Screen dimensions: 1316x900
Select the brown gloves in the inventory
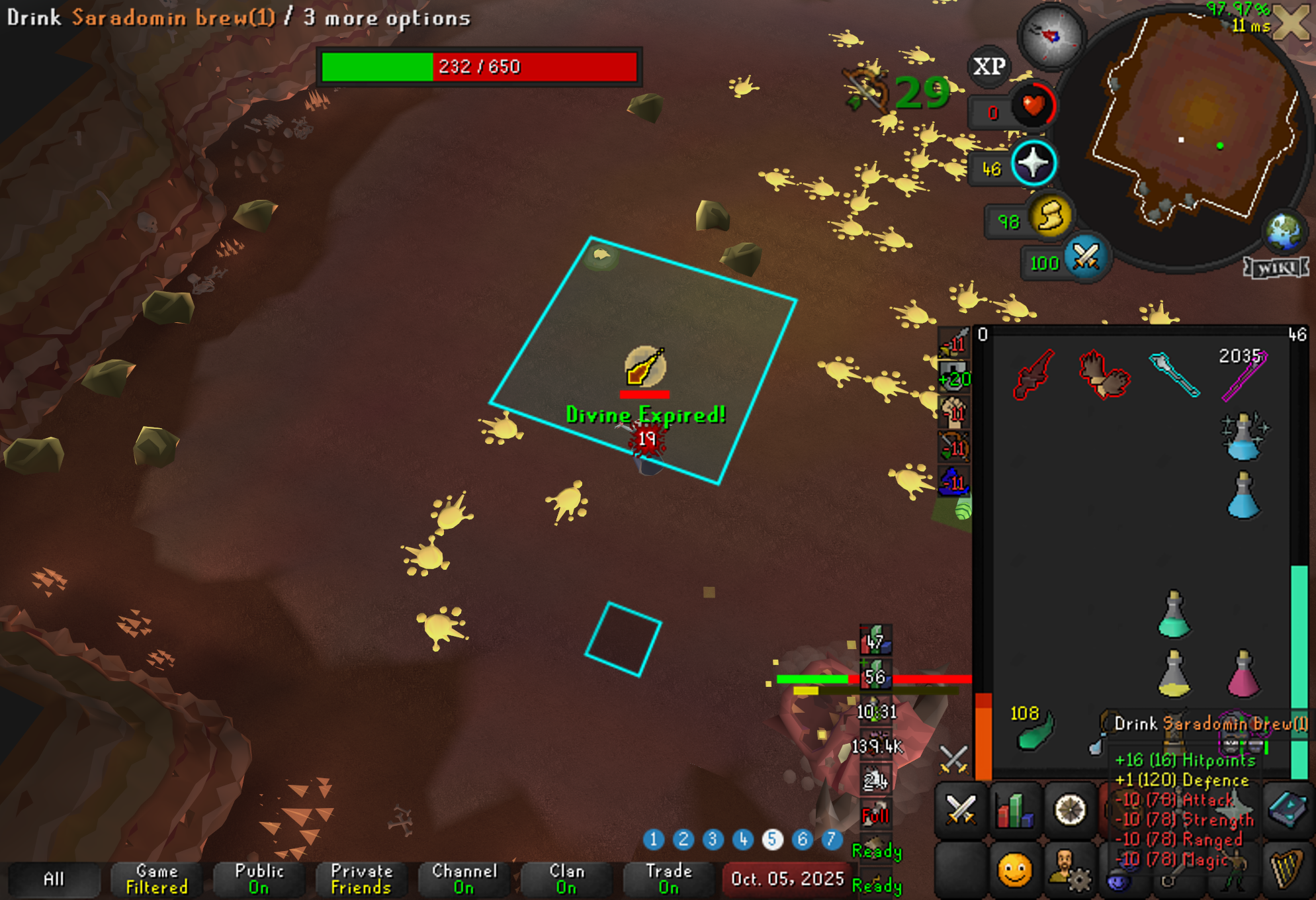click(1104, 374)
